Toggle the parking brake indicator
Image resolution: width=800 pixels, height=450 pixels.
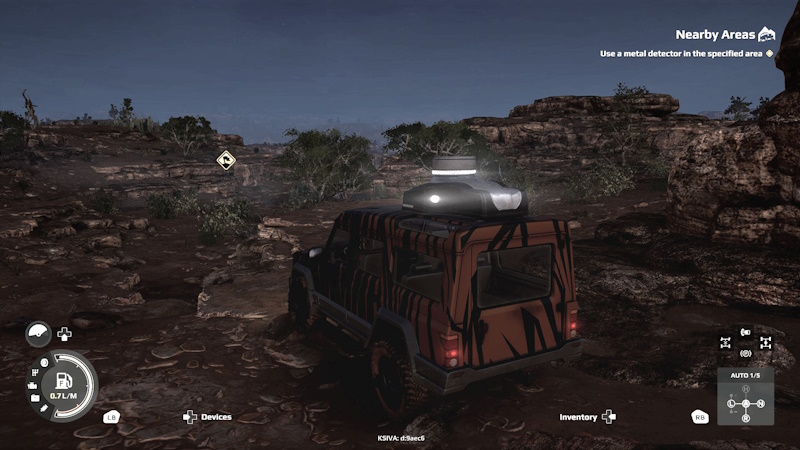tap(745, 353)
